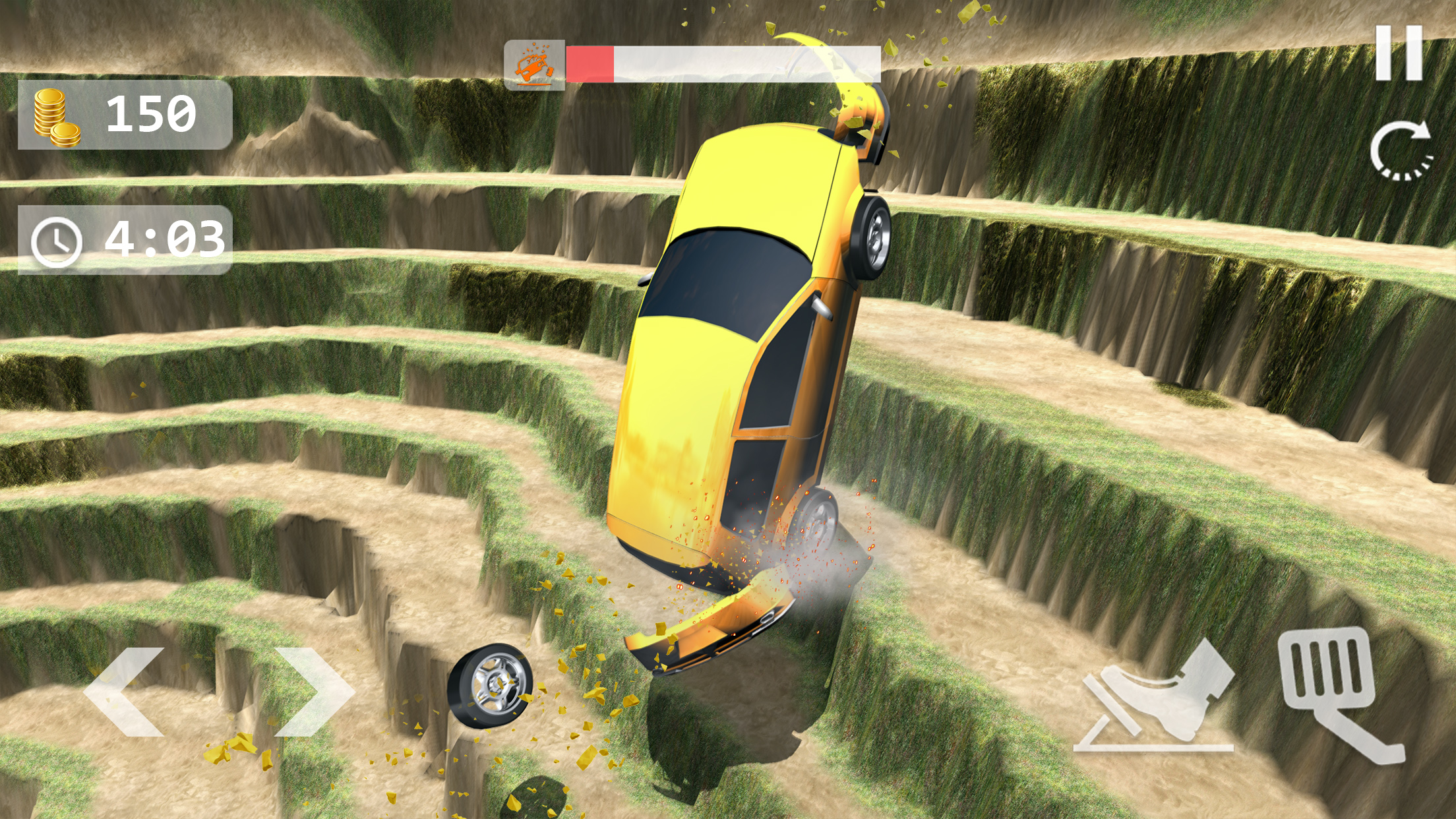
Task: Tap the circular arrow reset button
Action: click(x=1401, y=151)
